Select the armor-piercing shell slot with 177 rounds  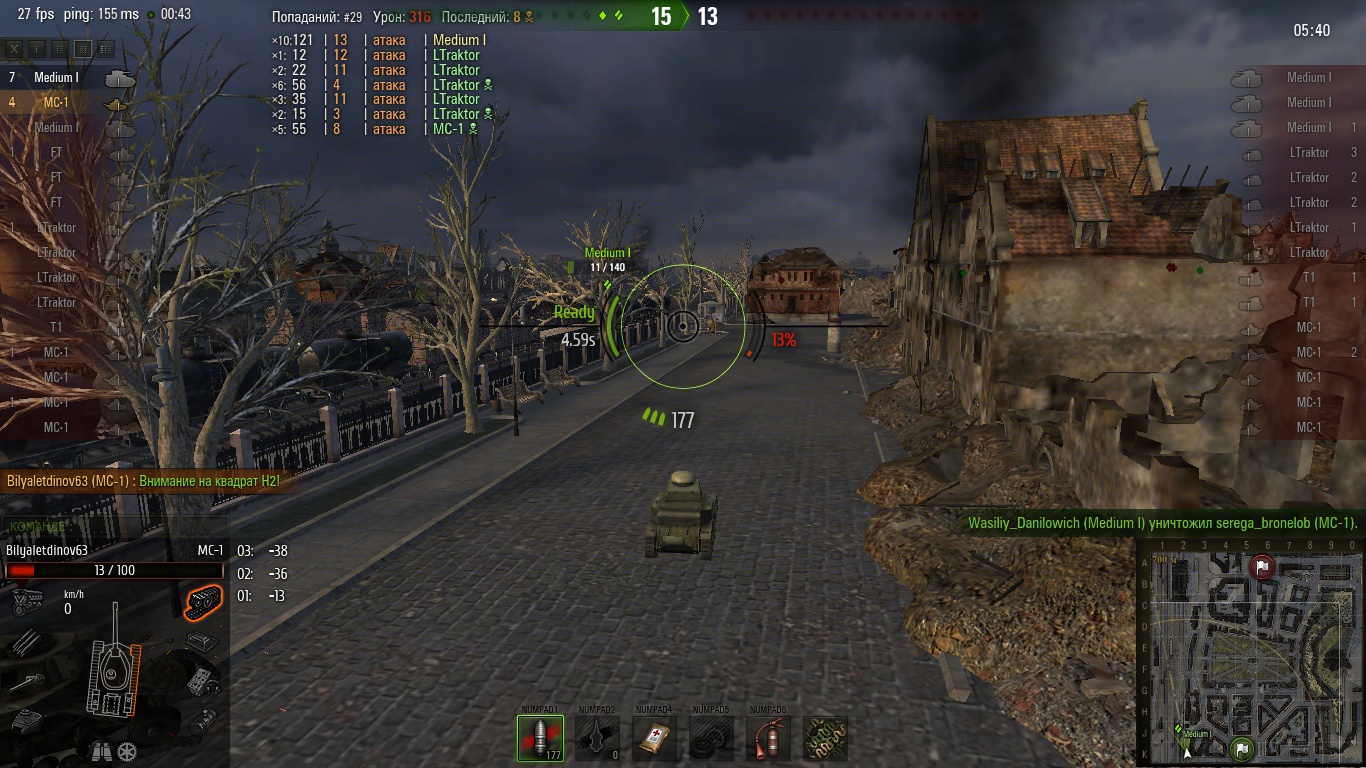(x=540, y=738)
